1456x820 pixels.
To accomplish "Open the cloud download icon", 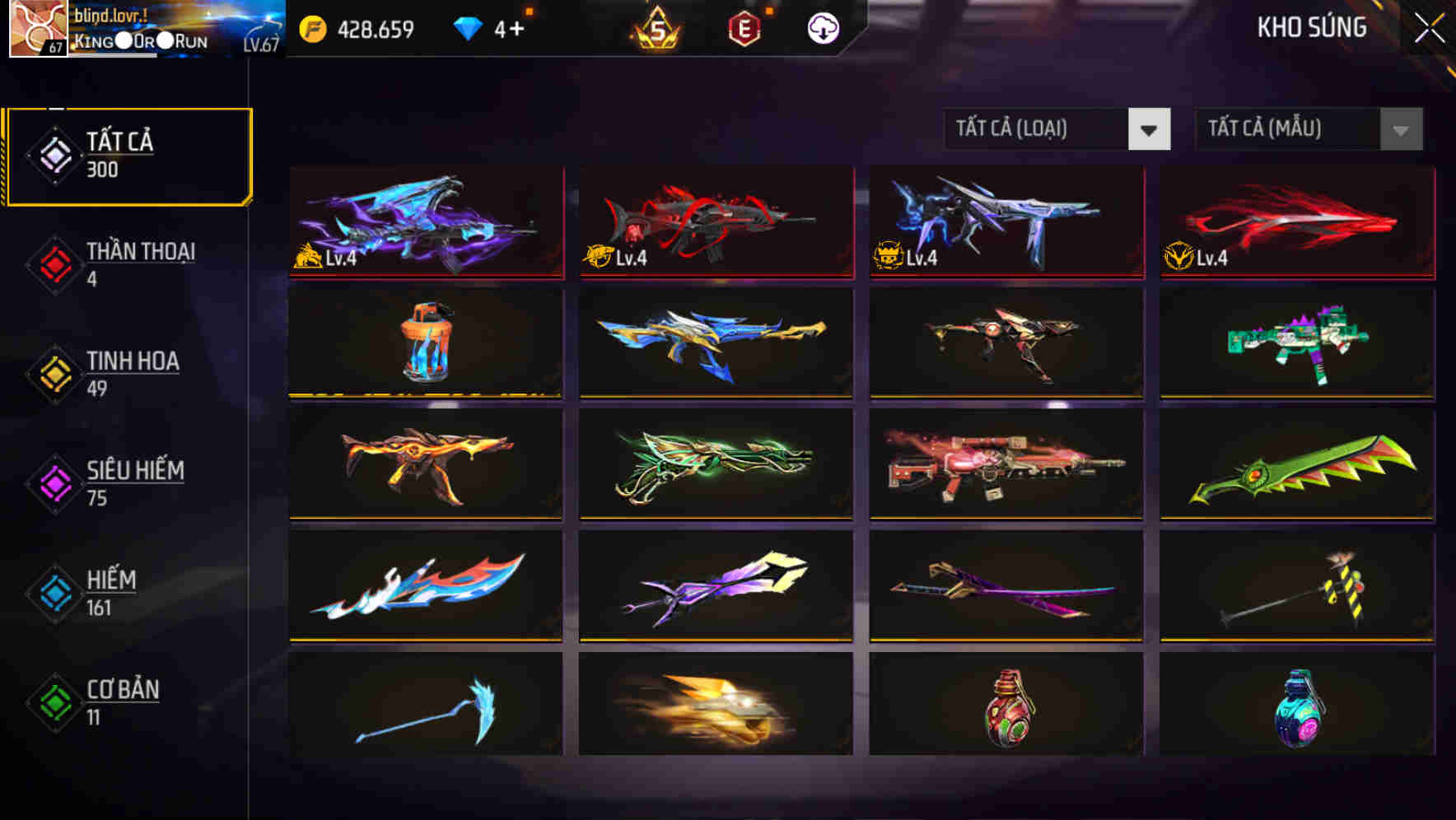I will [x=823, y=27].
